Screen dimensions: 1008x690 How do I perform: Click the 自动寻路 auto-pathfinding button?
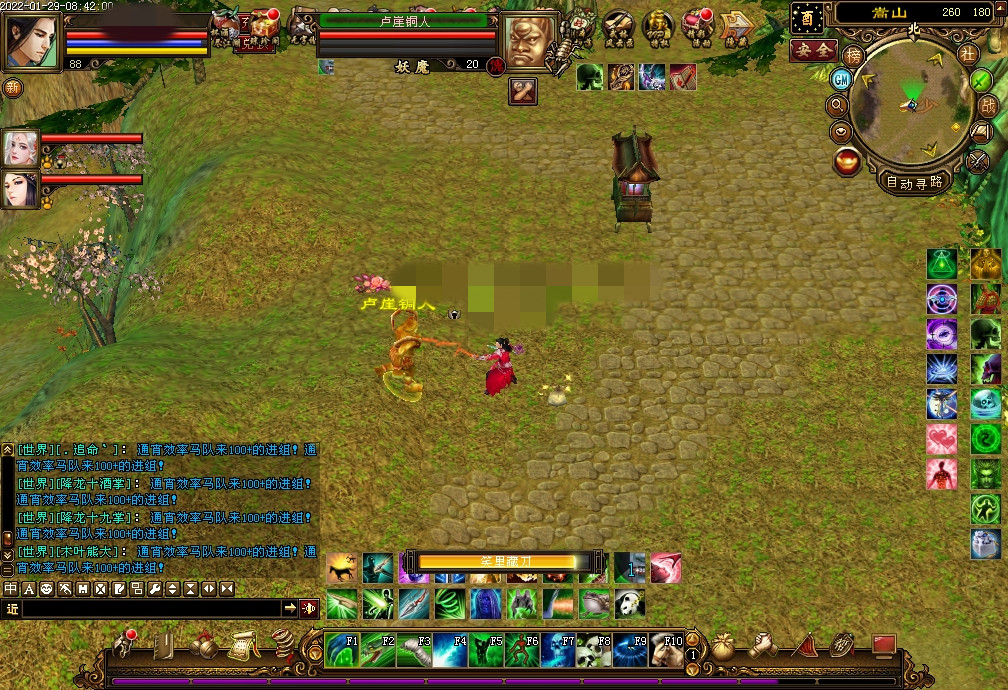pos(914,182)
